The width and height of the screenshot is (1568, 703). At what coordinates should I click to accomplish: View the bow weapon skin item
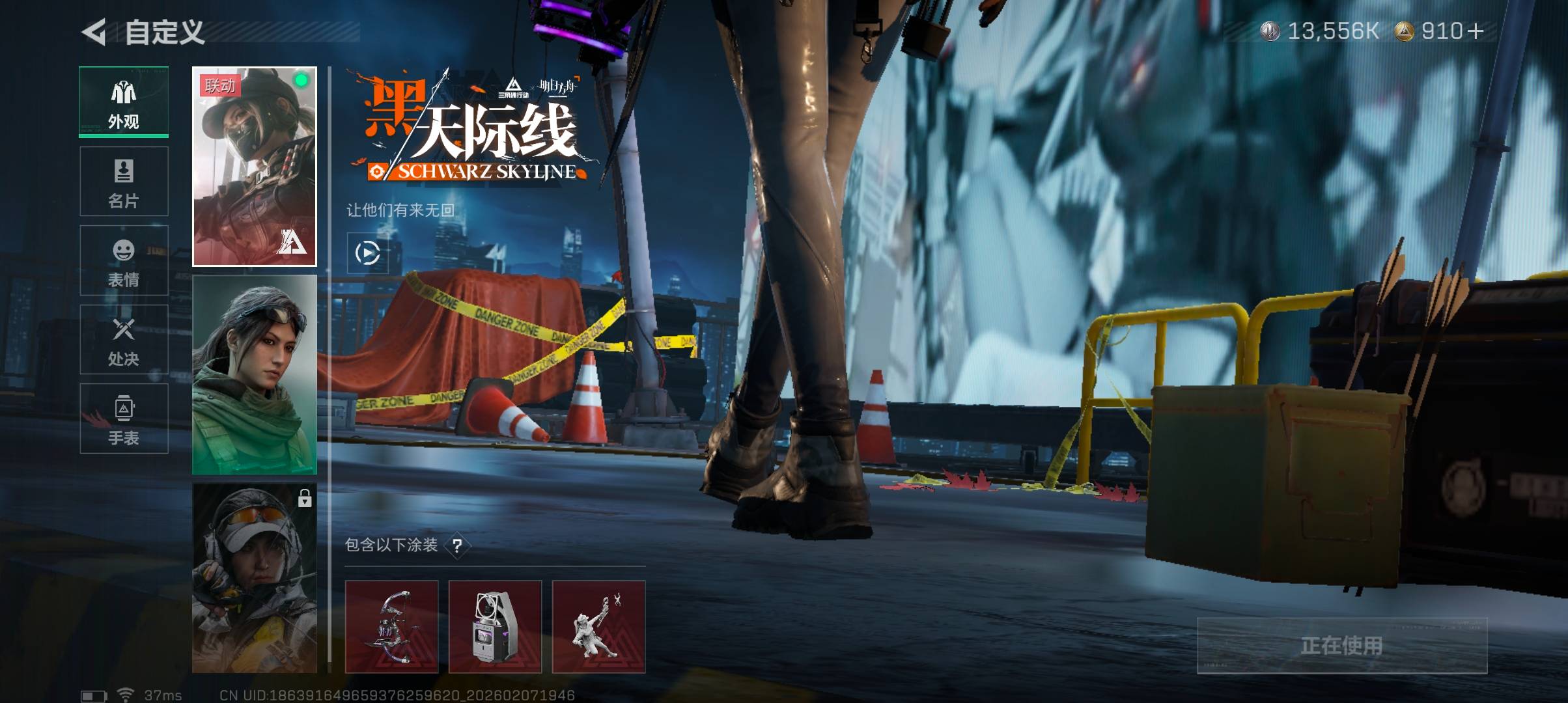[391, 626]
